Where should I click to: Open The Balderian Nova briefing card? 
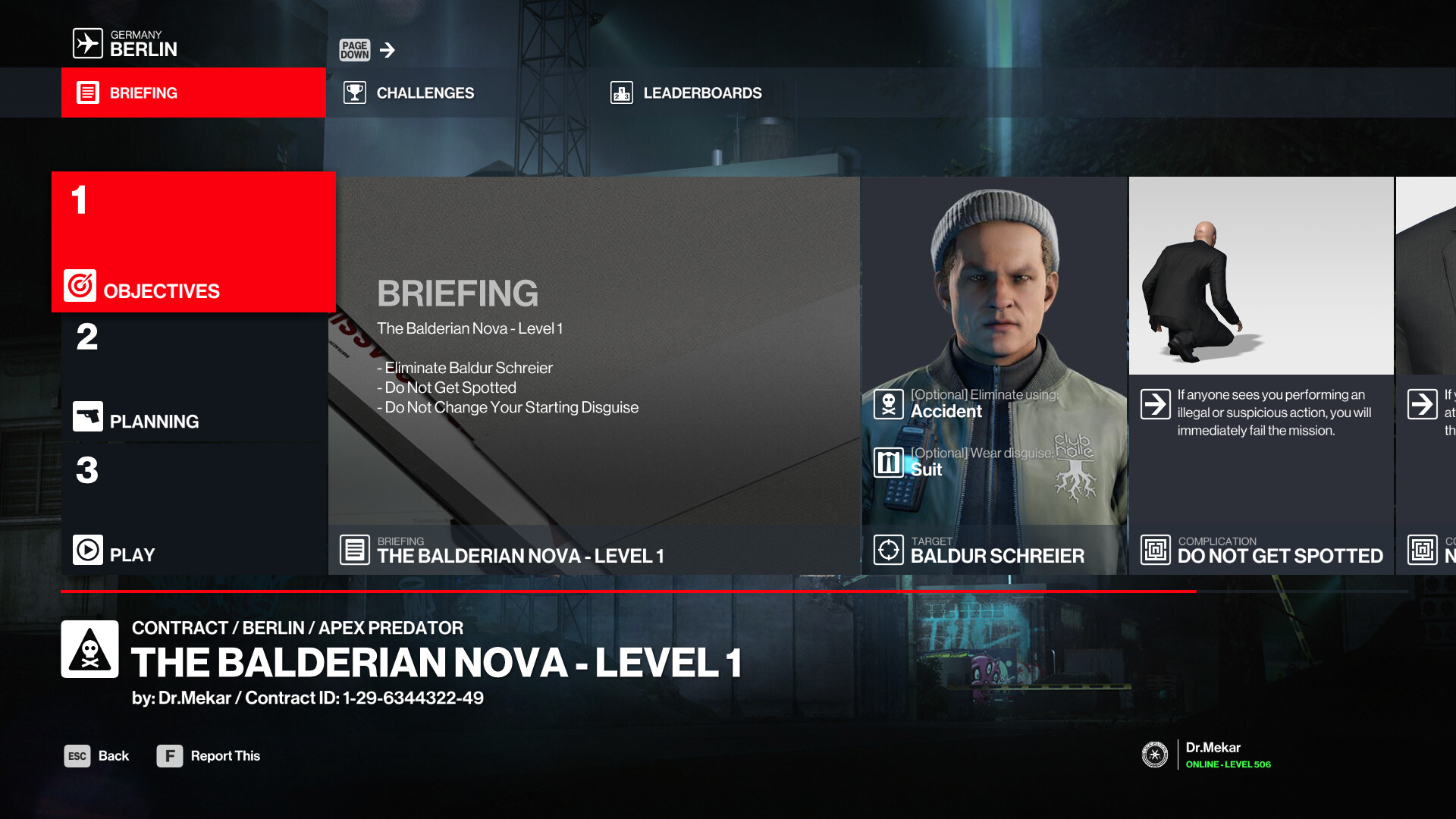595,375
